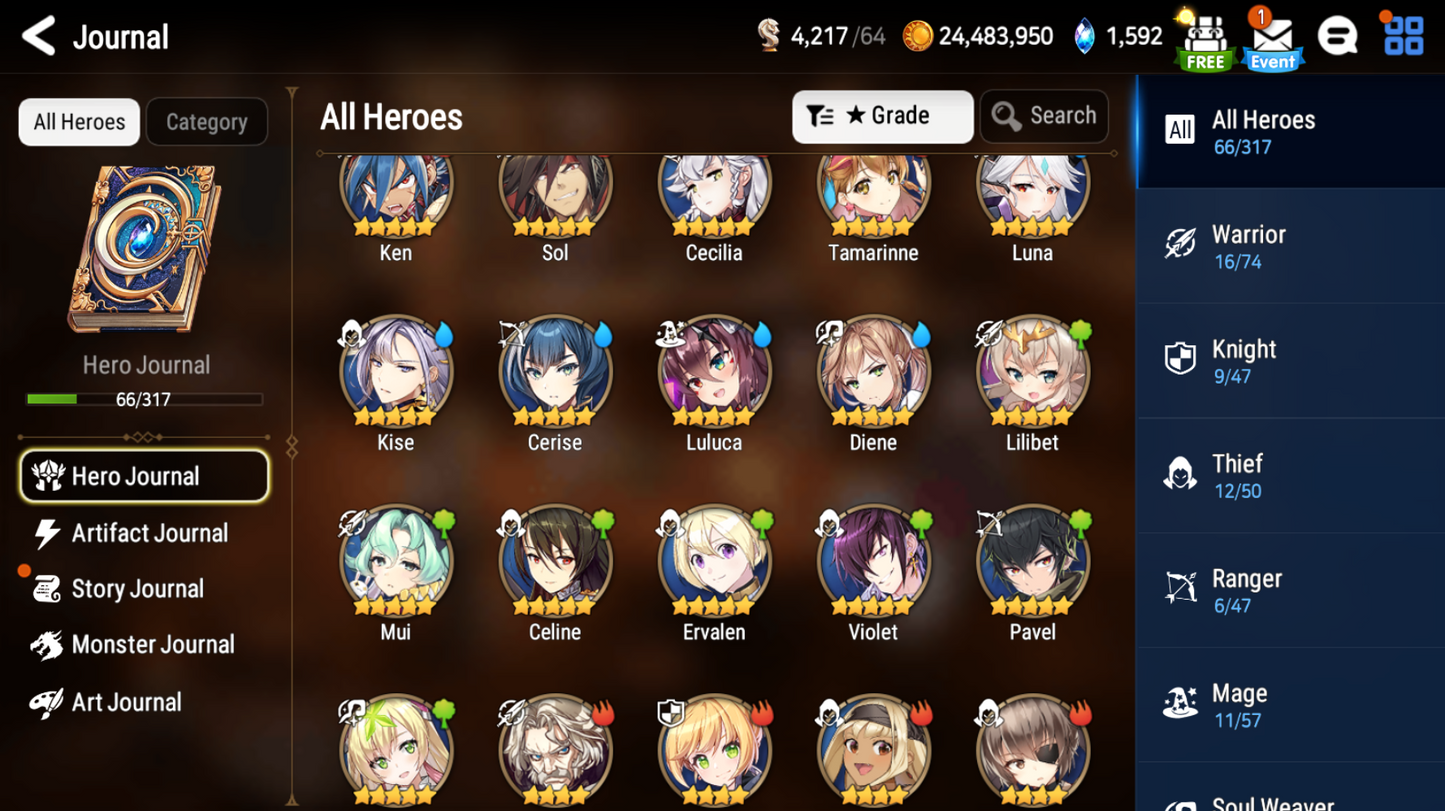Screen dimensions: 1445x811
Task: Filter heroes by Warrior class
Action: pos(1289,246)
